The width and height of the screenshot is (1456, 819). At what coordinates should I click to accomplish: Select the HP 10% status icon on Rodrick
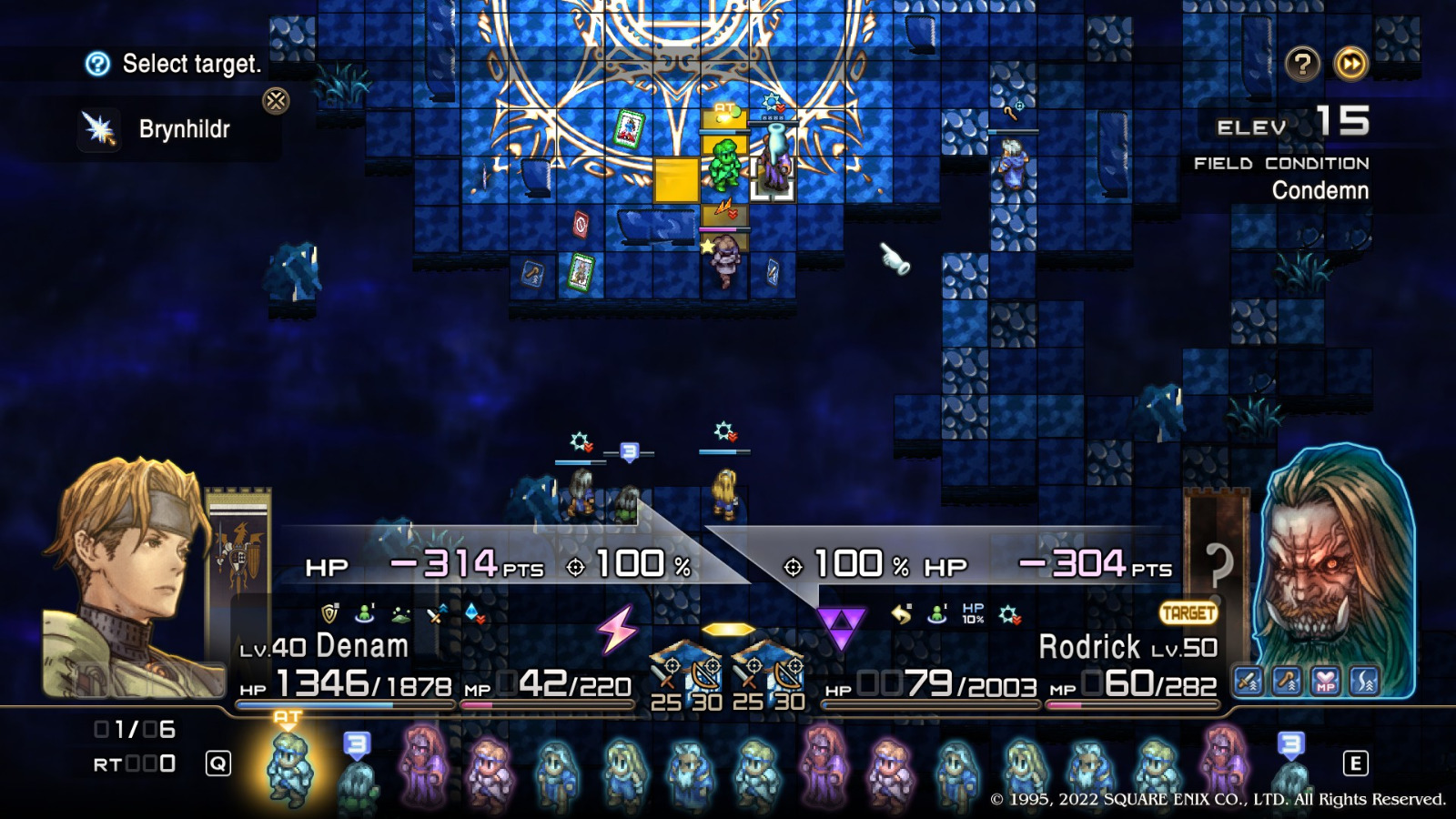point(974,613)
